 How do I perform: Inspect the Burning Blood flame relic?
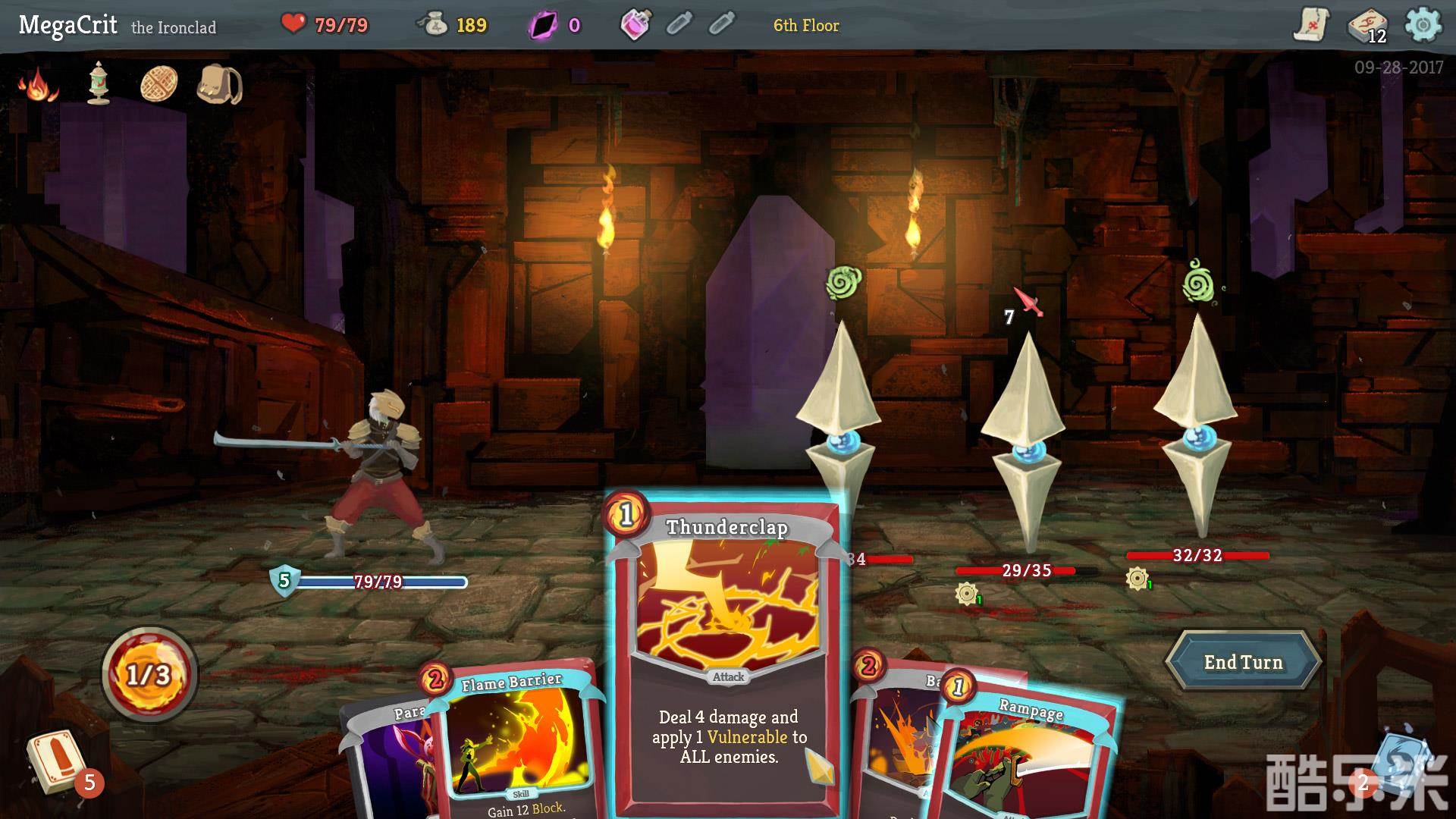[38, 85]
